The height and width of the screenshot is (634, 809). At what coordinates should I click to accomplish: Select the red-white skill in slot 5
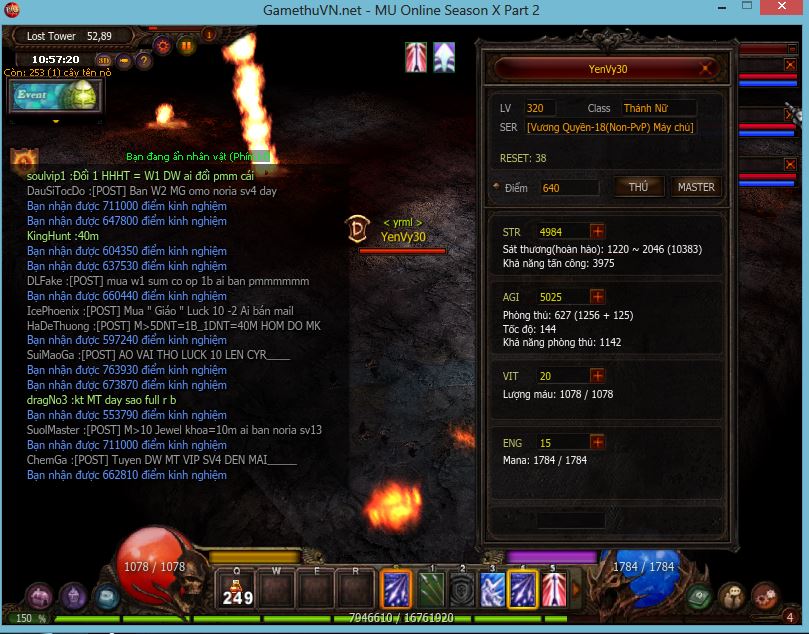point(554,589)
